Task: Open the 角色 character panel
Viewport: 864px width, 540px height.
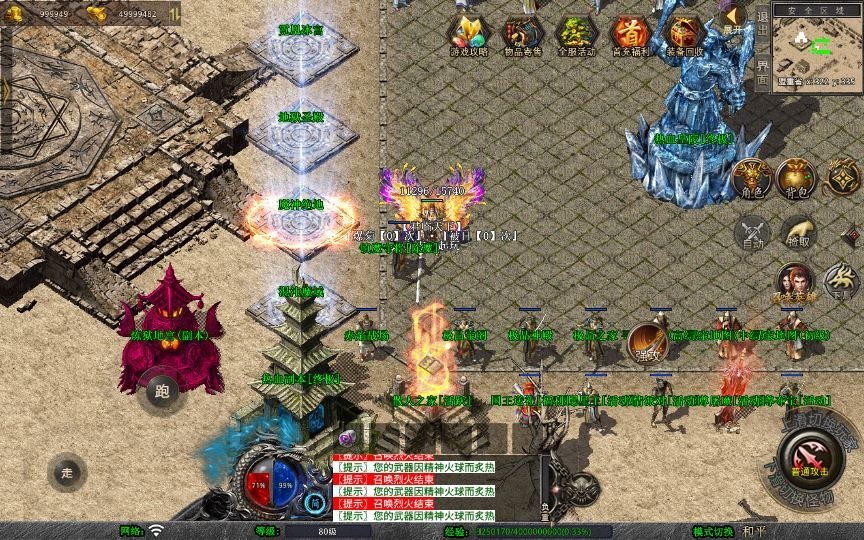Action: [x=753, y=179]
